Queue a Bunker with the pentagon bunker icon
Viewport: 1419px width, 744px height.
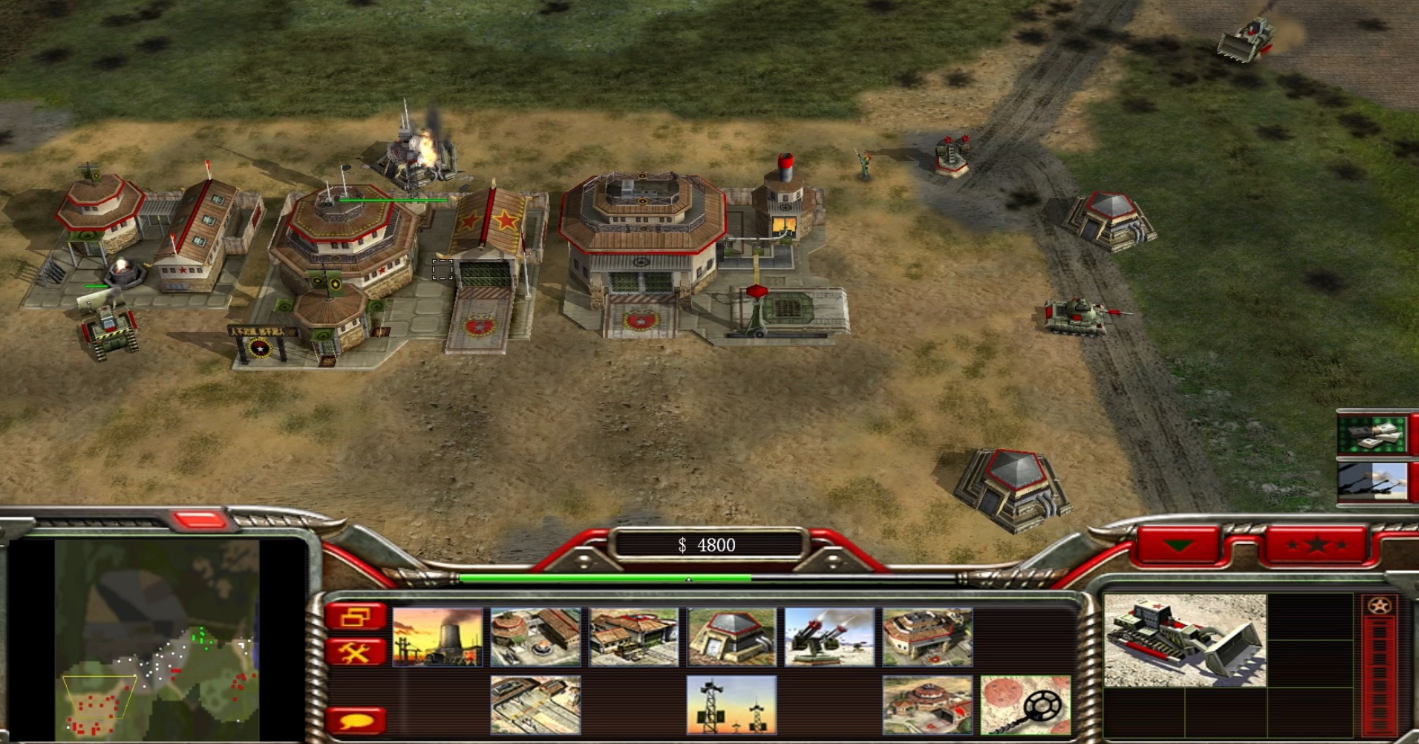click(731, 637)
